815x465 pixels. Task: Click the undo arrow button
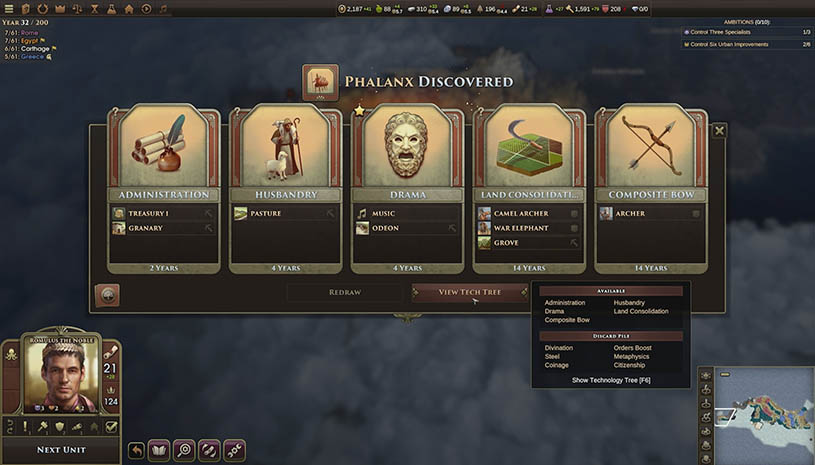pos(136,450)
